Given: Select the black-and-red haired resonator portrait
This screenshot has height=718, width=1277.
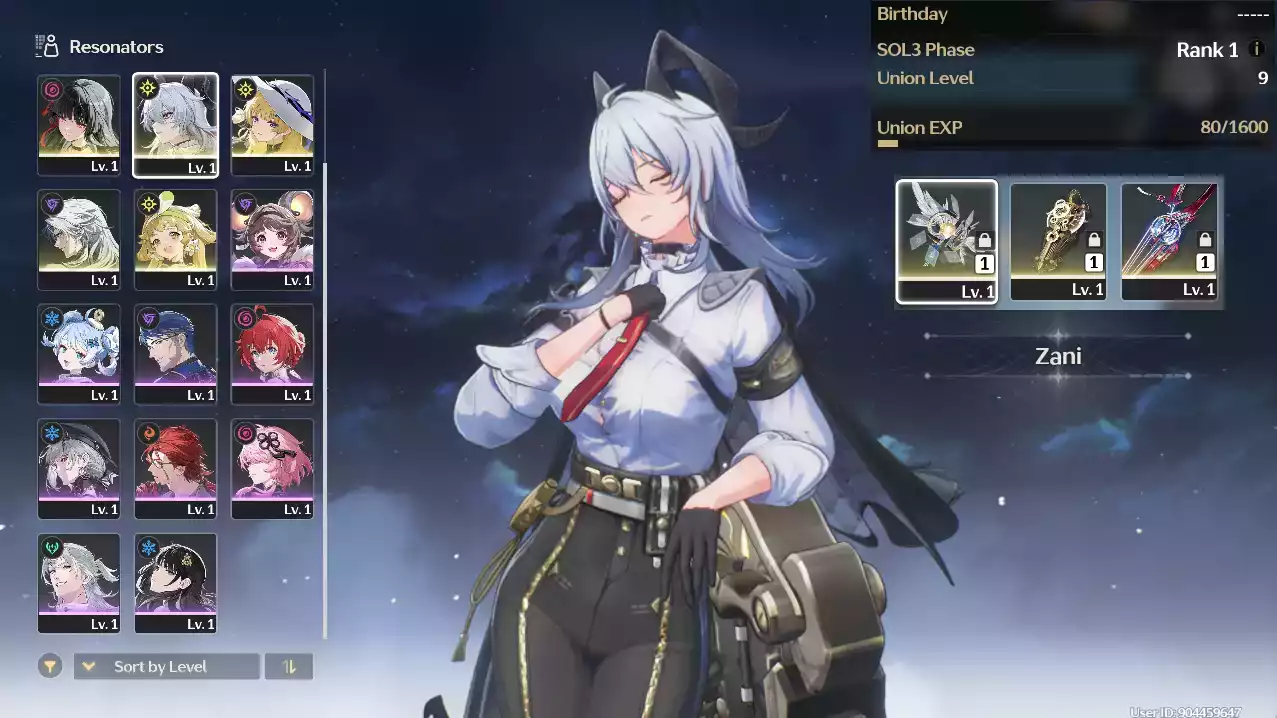Looking at the screenshot, I should [79, 124].
